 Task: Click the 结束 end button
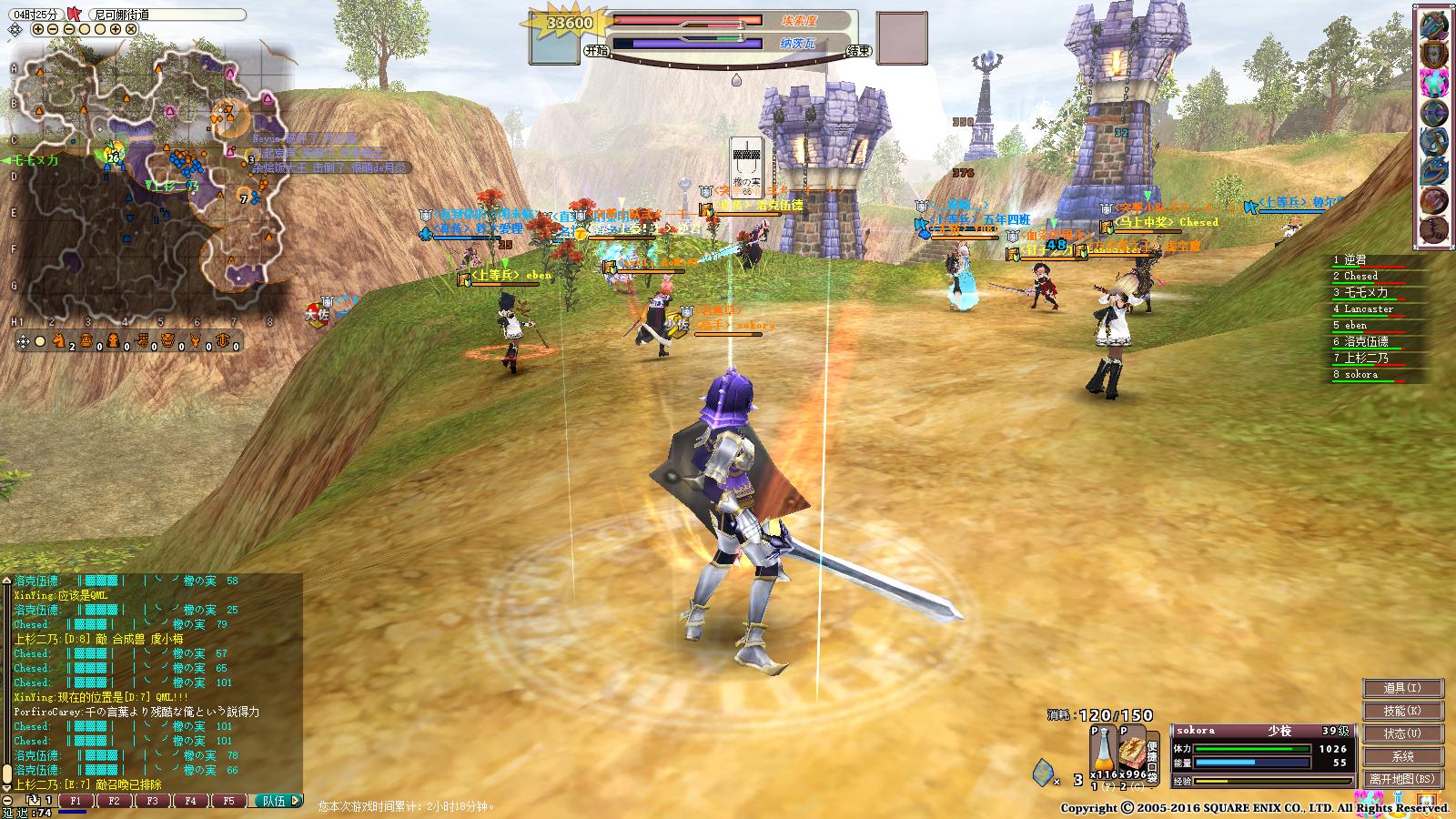(x=857, y=51)
